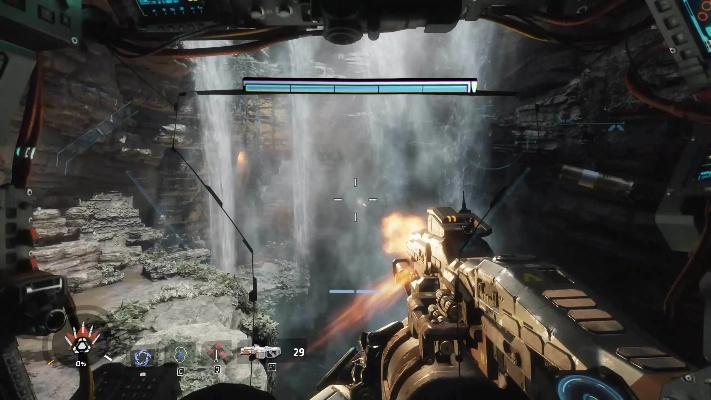This screenshot has height=400, width=711.
Task: Trigger the red ordnance ability icon
Action: [216, 351]
